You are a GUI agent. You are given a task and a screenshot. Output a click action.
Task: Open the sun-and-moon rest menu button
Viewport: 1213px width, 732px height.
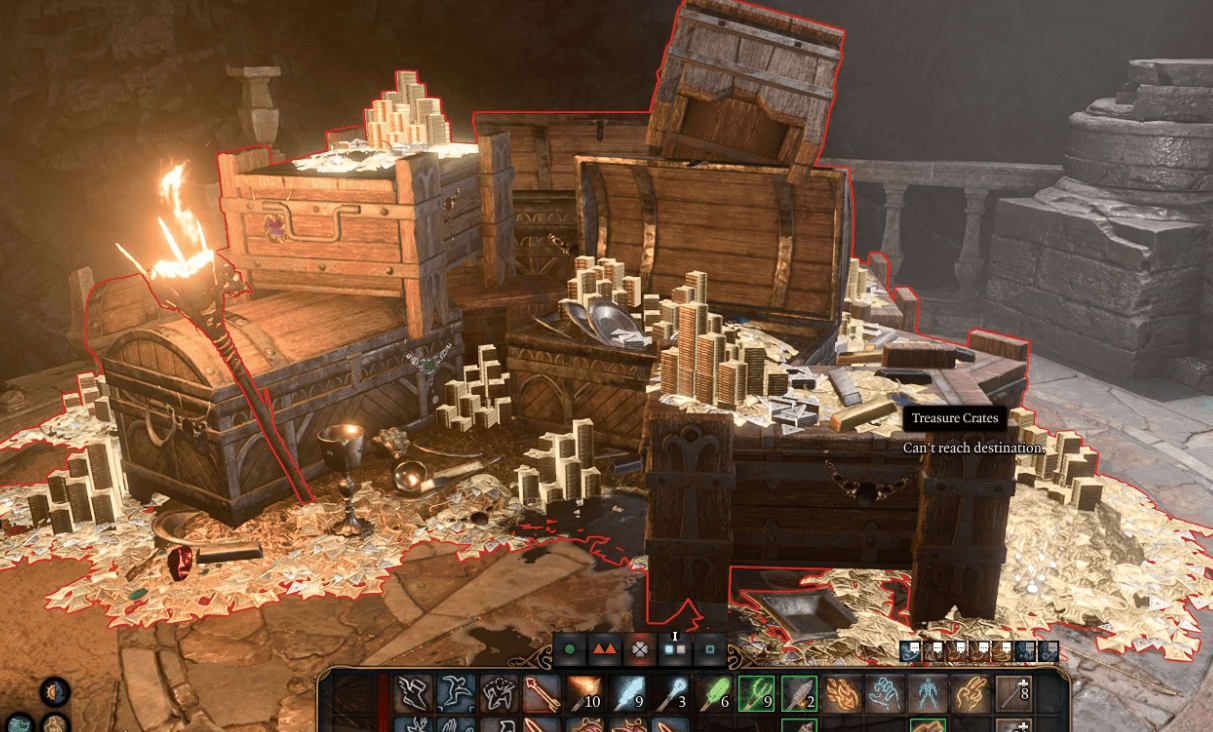55,691
